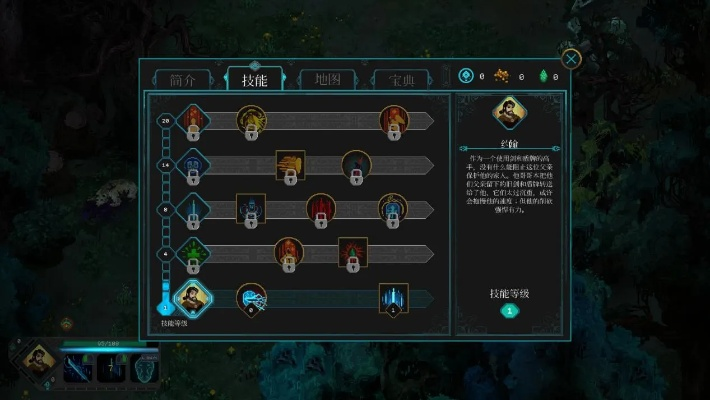
Task: Select John's portrait node in the bottom skill row
Action: coord(191,298)
